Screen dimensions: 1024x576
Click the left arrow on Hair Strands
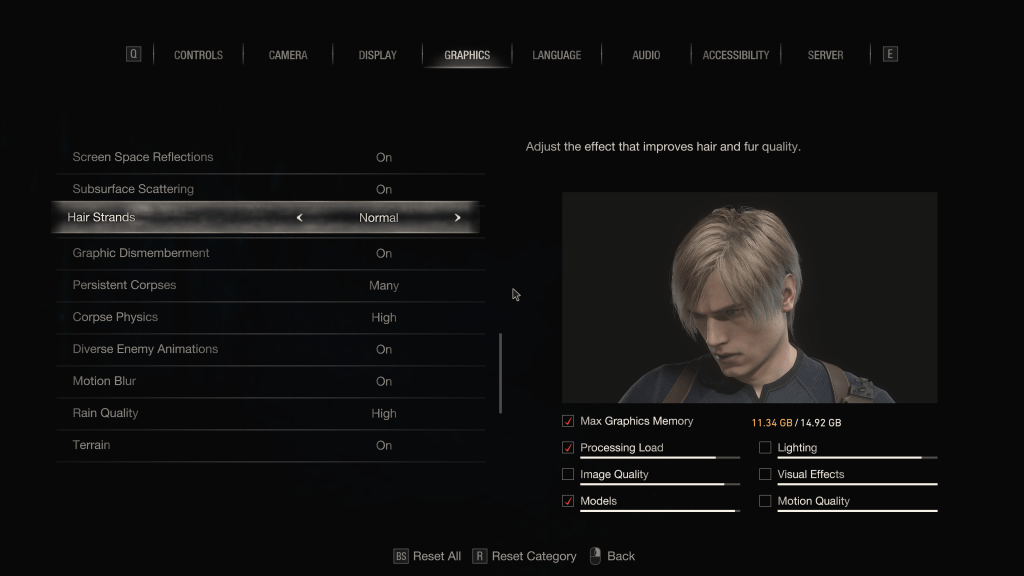(299, 218)
